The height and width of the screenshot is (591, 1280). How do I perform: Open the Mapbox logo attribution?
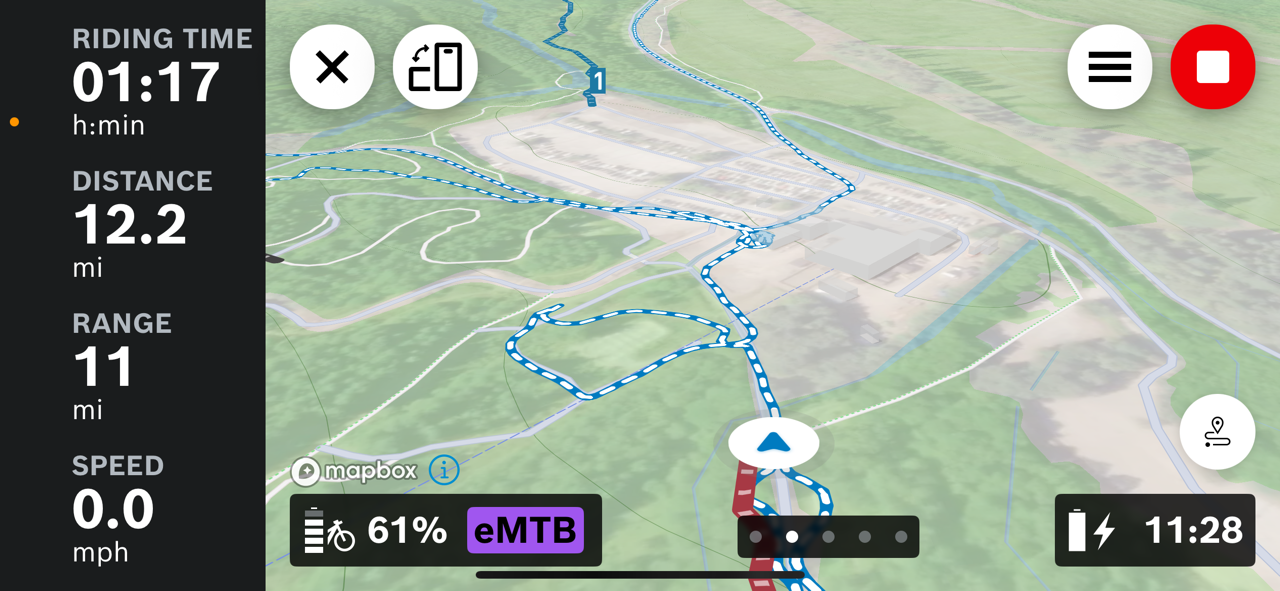(355, 471)
